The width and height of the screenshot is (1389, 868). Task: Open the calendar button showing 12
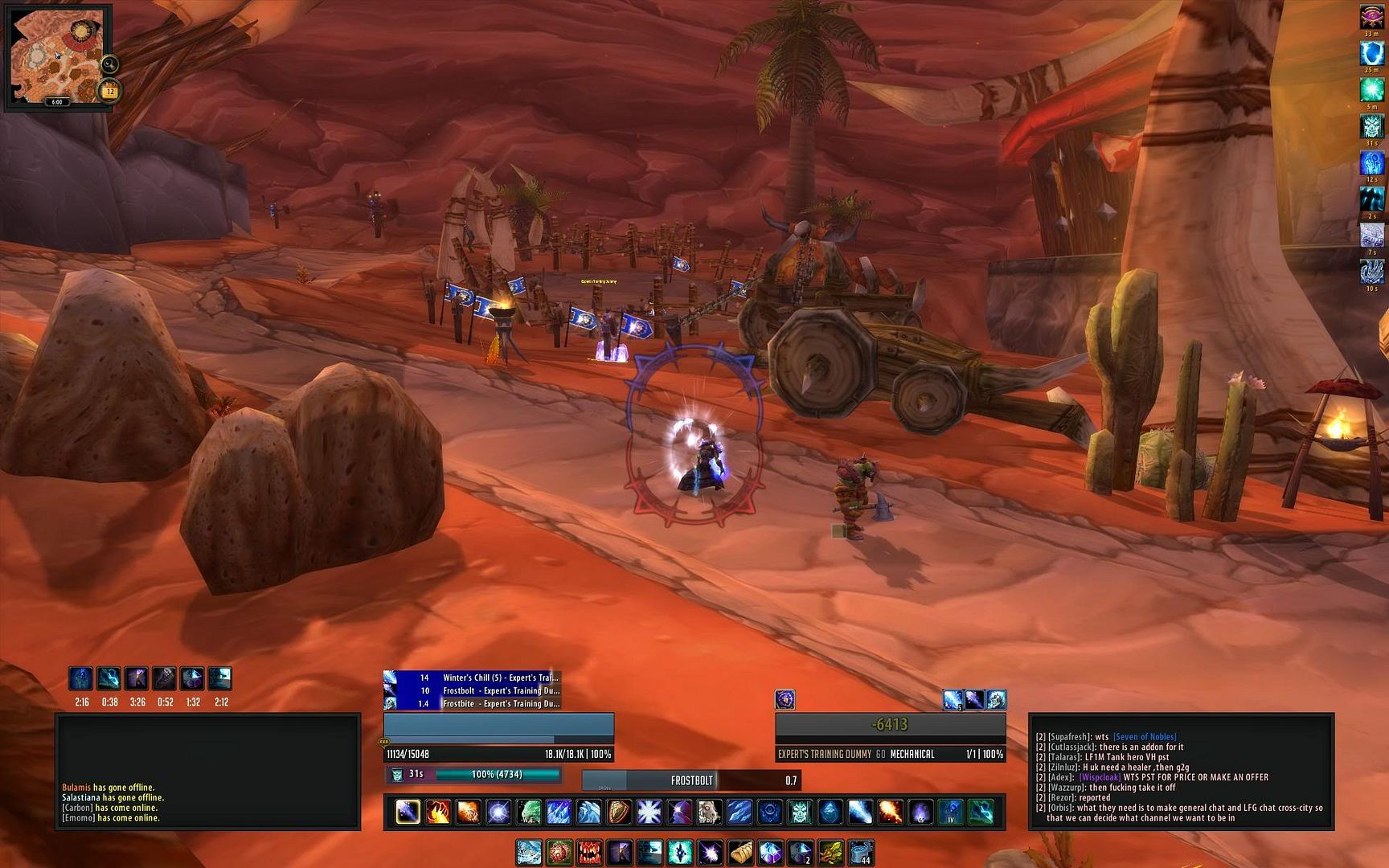(x=109, y=92)
